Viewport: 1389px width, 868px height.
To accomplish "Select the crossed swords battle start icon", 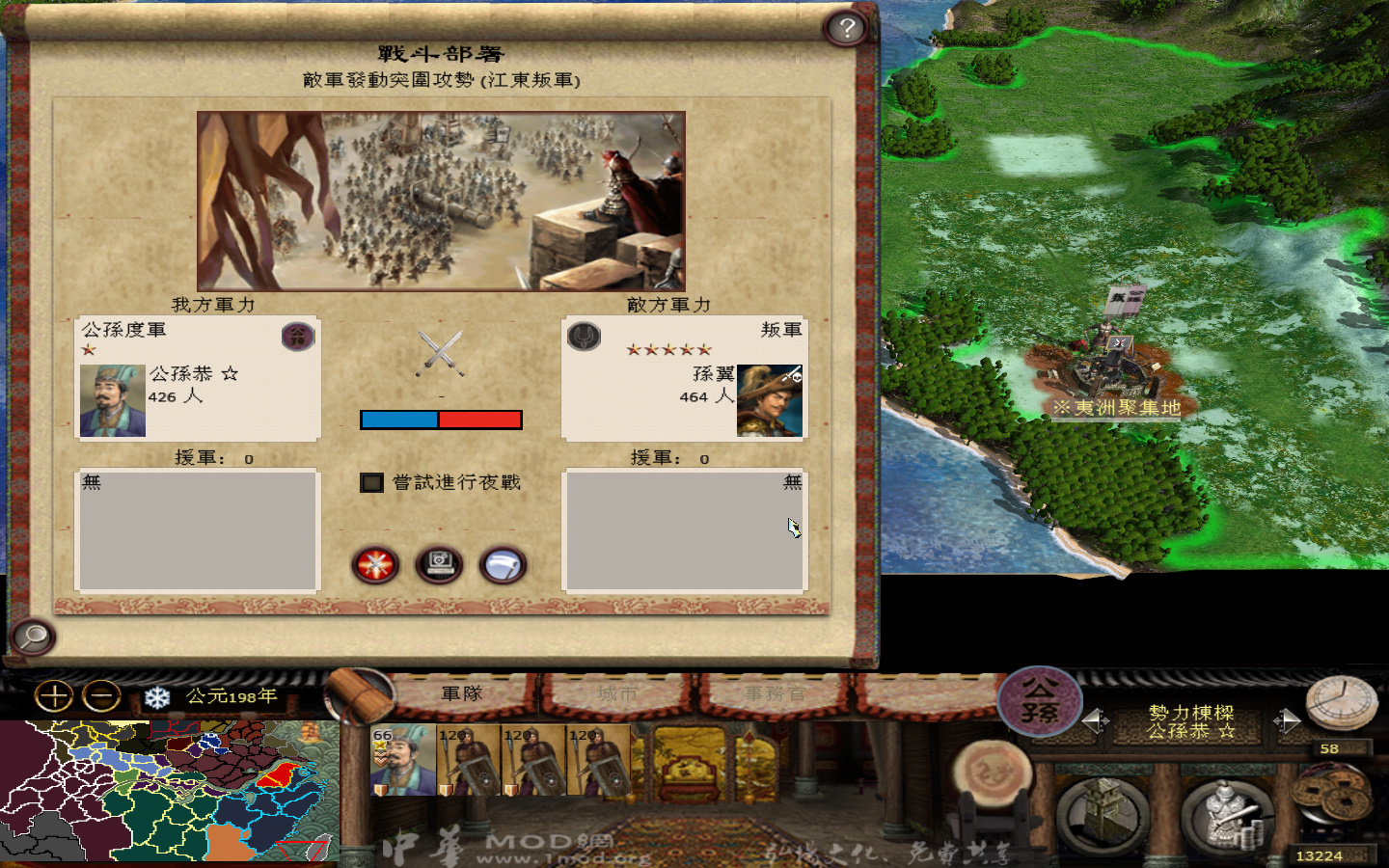I will (x=375, y=566).
